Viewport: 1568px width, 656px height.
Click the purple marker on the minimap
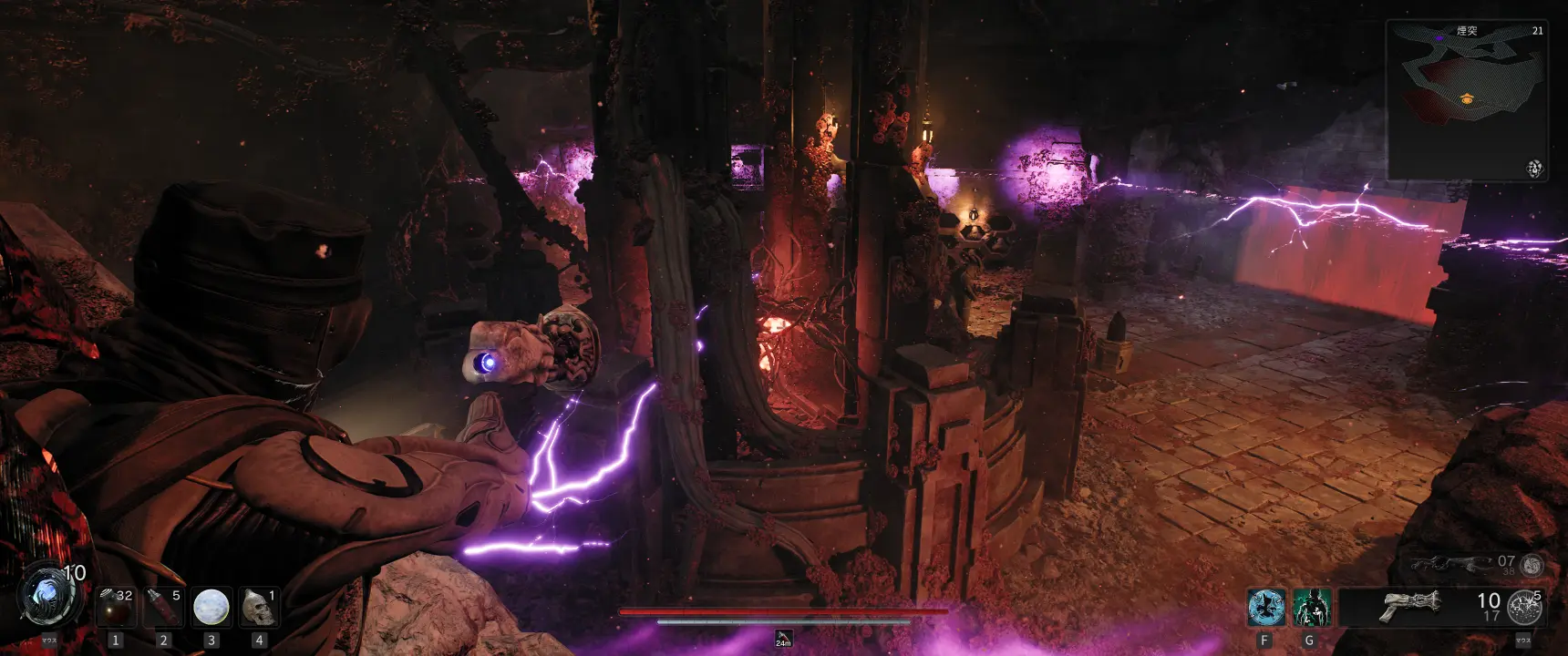pos(1439,37)
